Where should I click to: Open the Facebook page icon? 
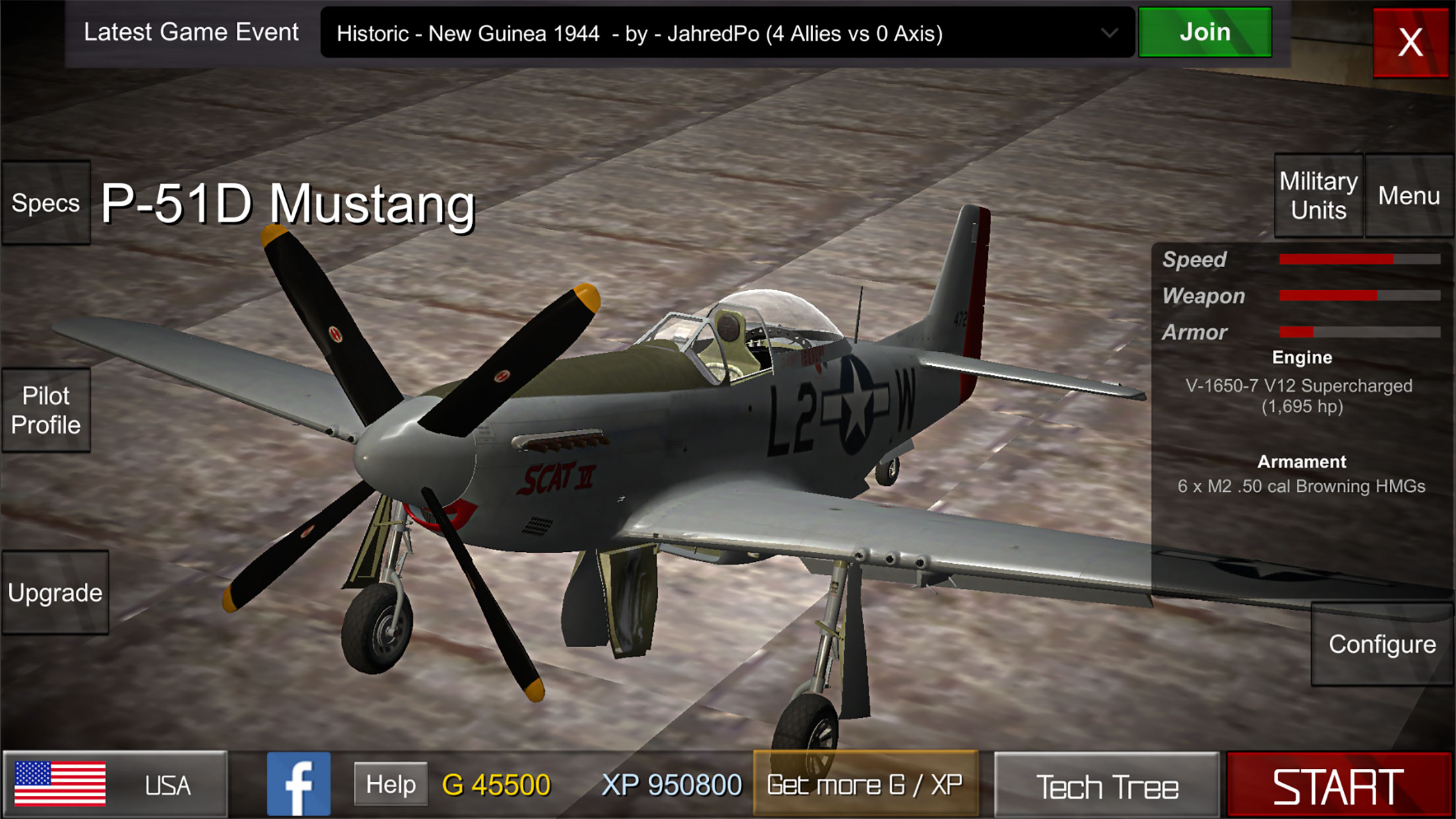click(298, 785)
